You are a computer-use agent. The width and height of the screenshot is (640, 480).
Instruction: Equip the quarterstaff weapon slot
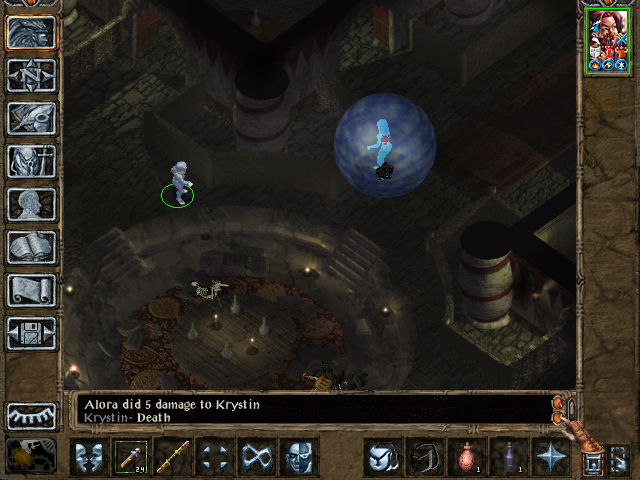pos(173,457)
